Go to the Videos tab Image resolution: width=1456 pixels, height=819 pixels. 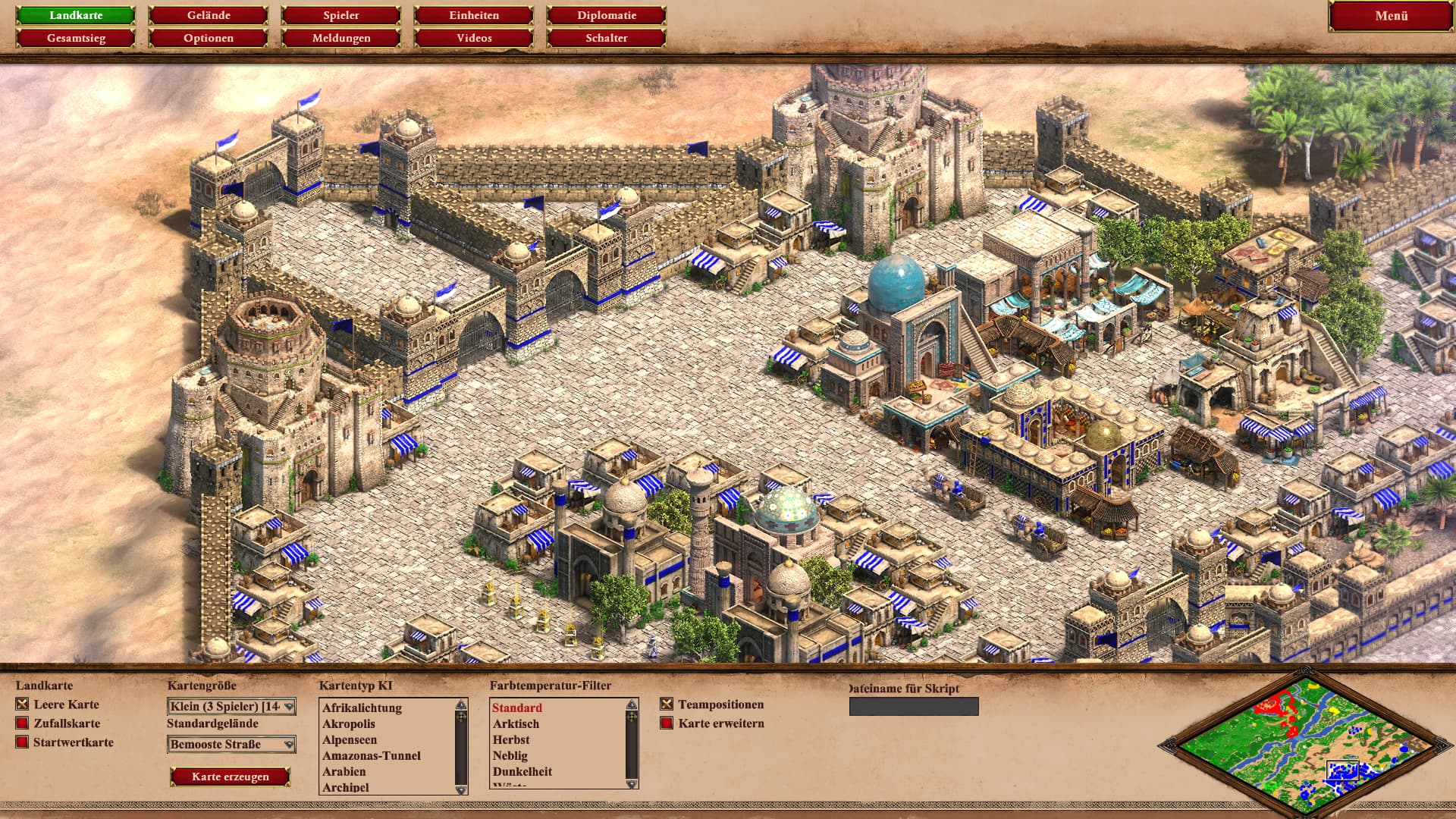pyautogui.click(x=474, y=38)
